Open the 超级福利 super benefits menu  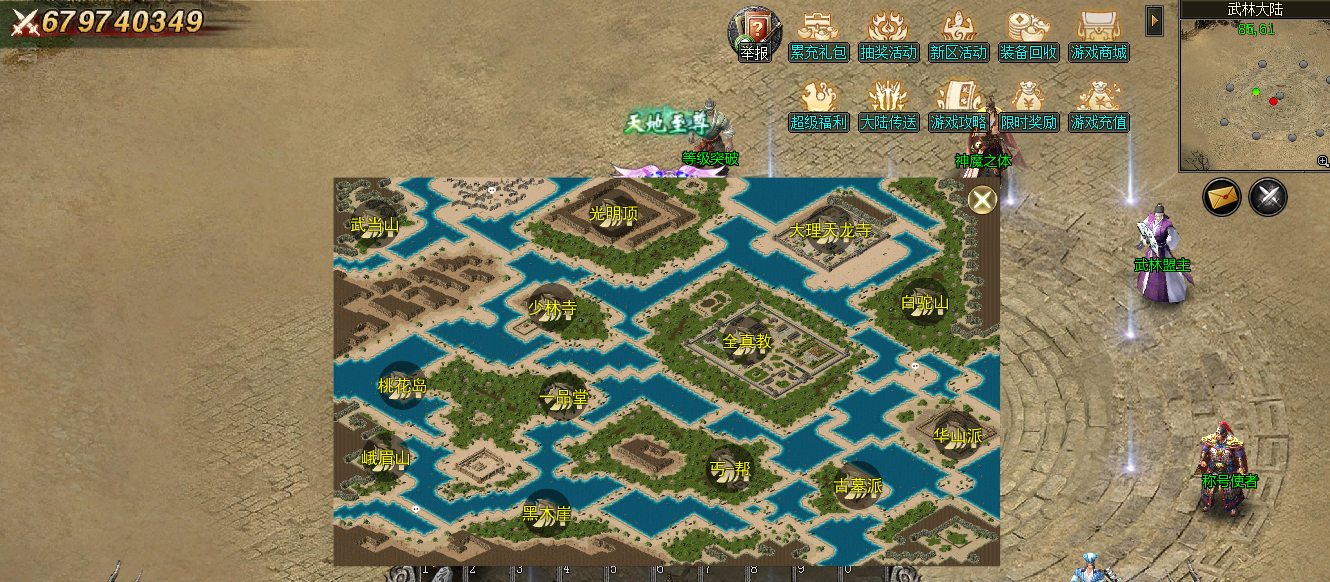(819, 106)
